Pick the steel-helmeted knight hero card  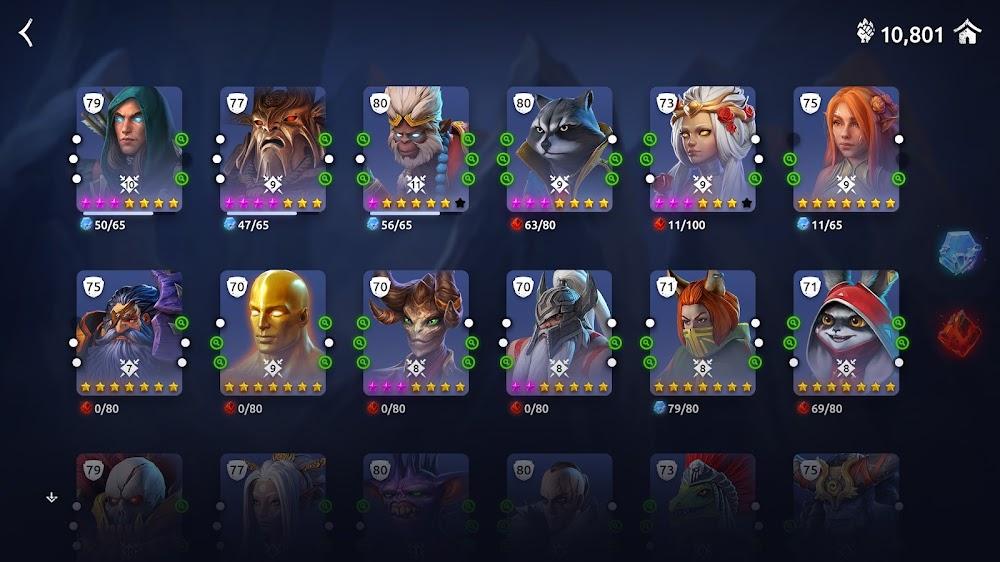[x=559, y=331]
